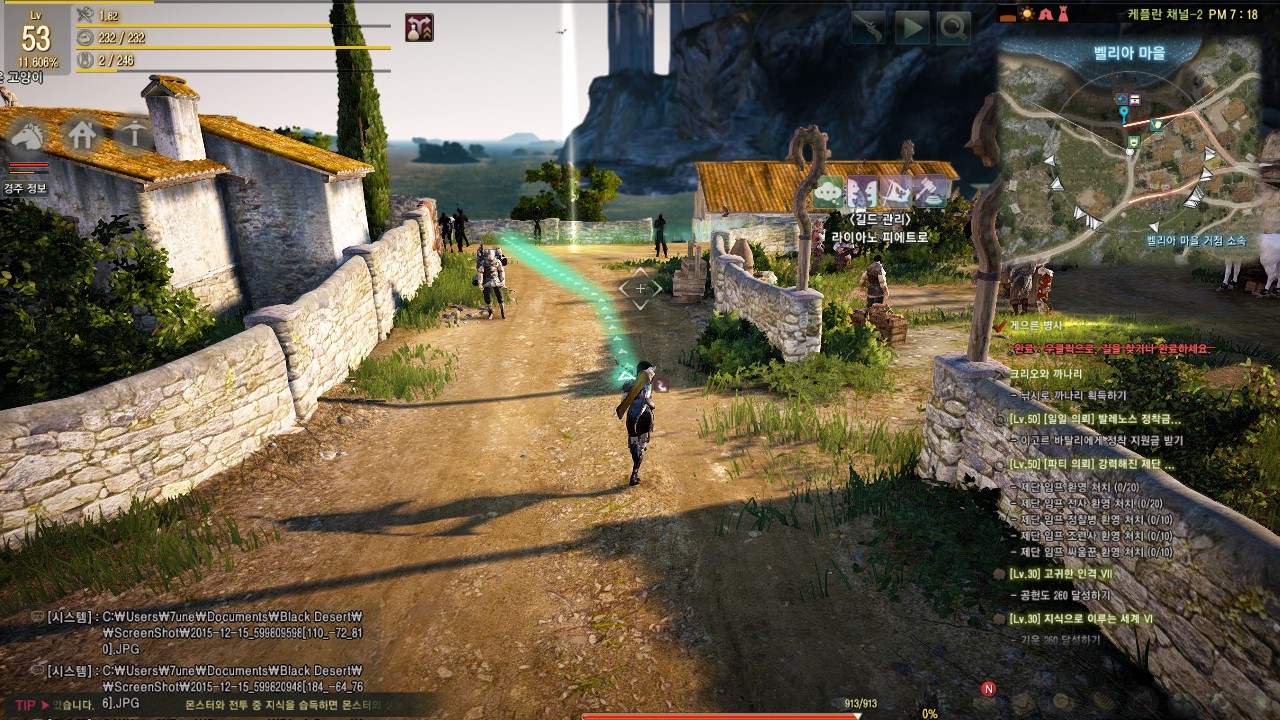Viewport: 1280px width, 720px height.
Task: Open the house residence icon
Action: pyautogui.click(x=81, y=133)
